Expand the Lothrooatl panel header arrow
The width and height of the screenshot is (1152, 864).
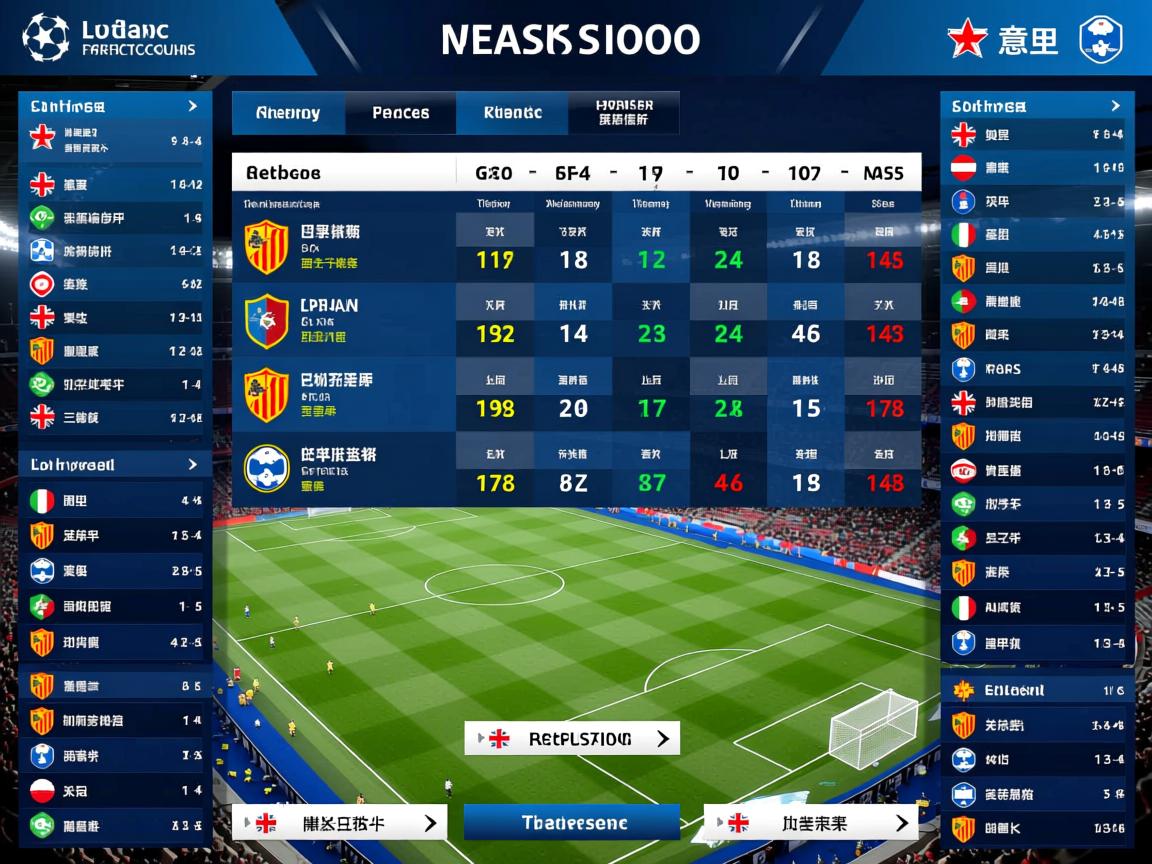click(x=192, y=464)
